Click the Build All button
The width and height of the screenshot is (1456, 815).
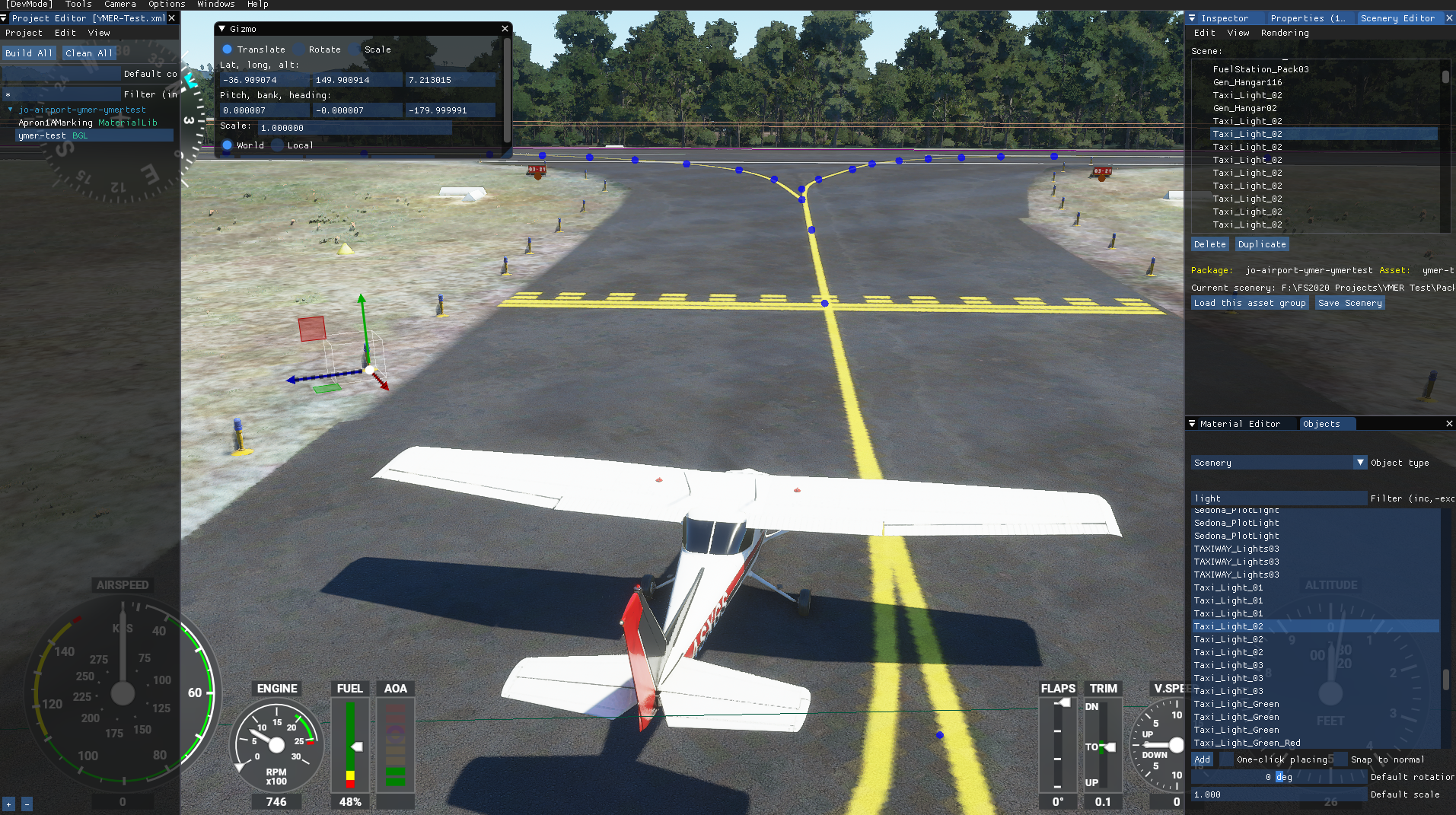29,53
